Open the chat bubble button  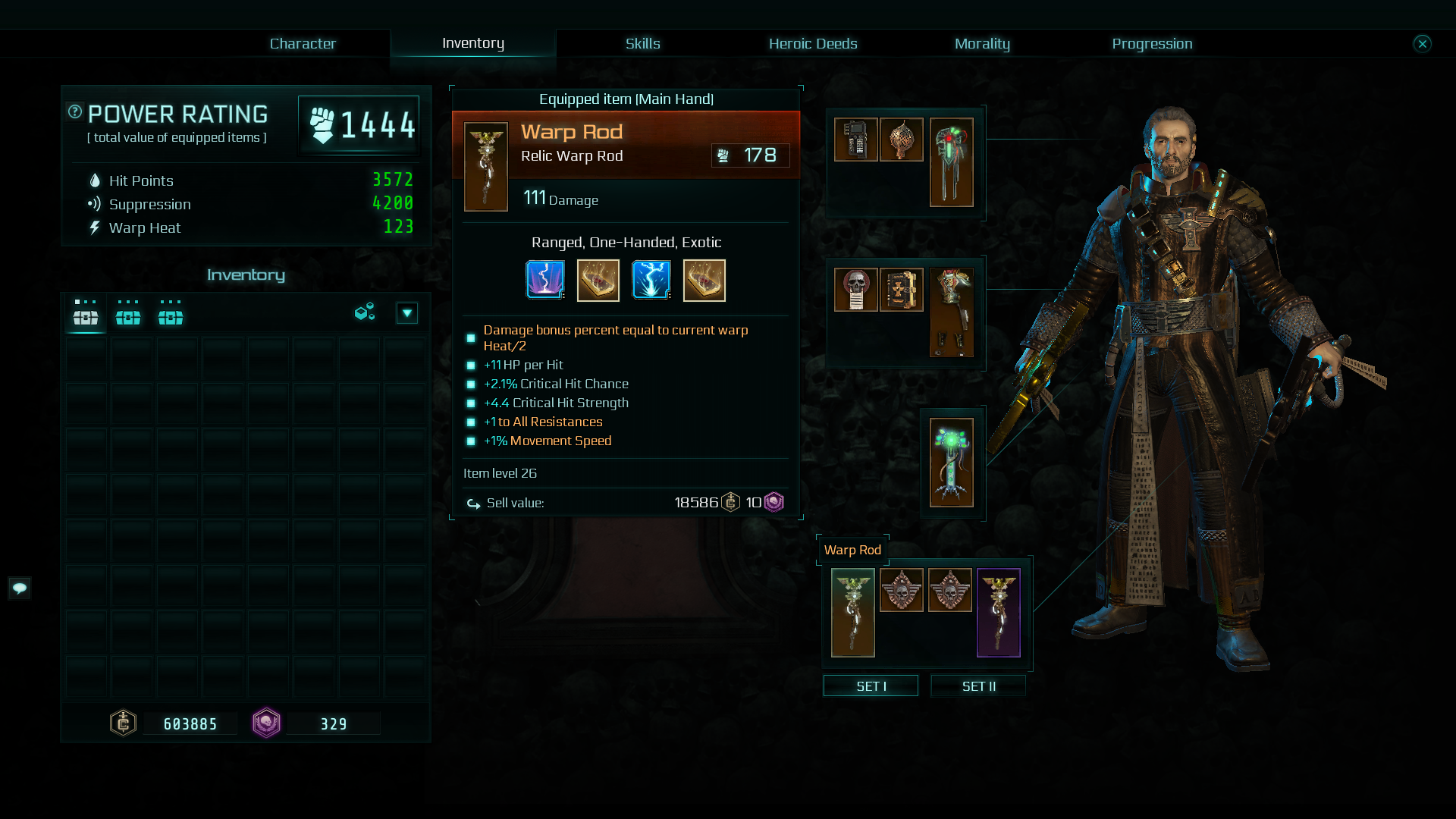click(x=20, y=588)
